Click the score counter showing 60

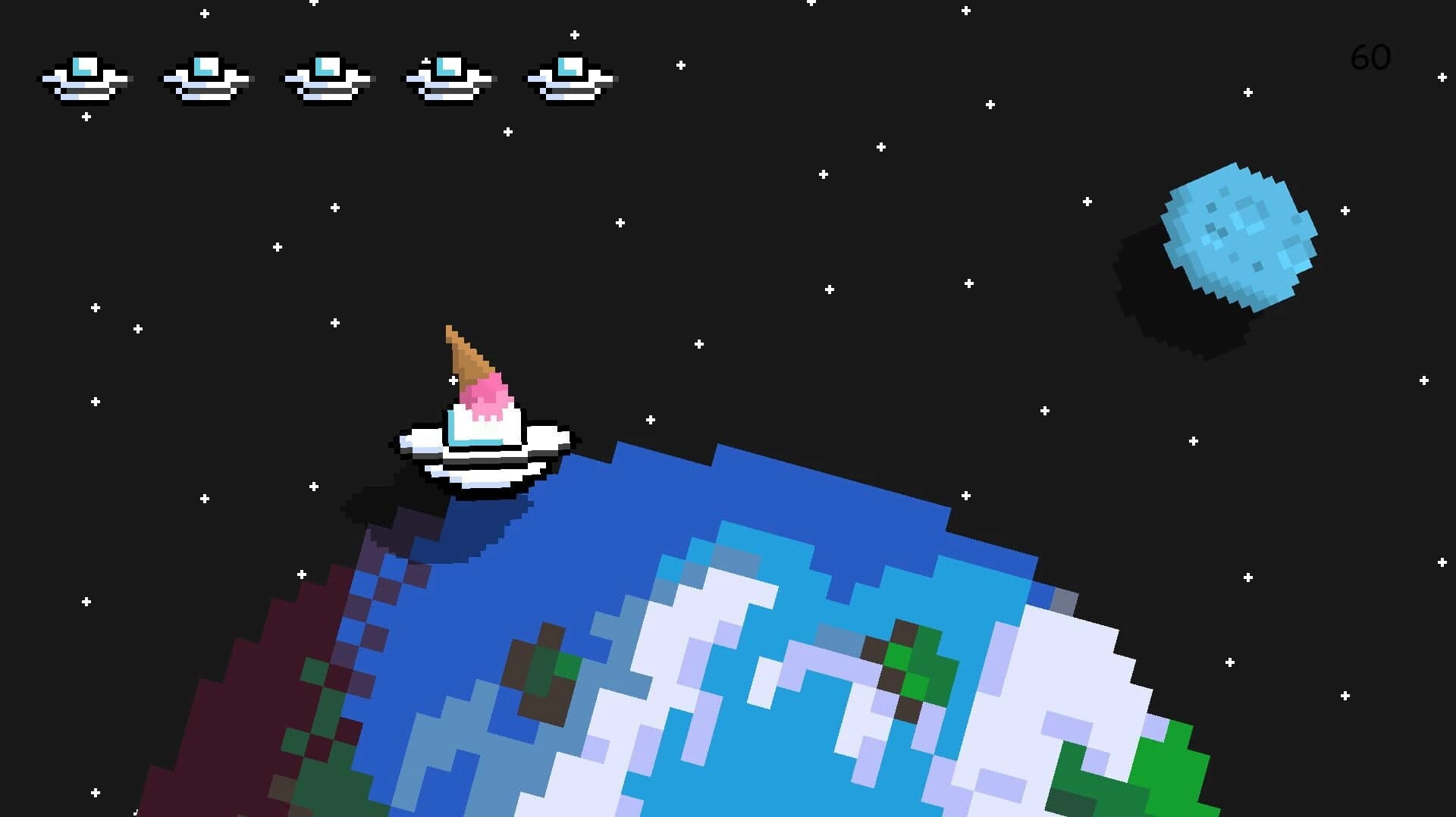[x=1370, y=57]
